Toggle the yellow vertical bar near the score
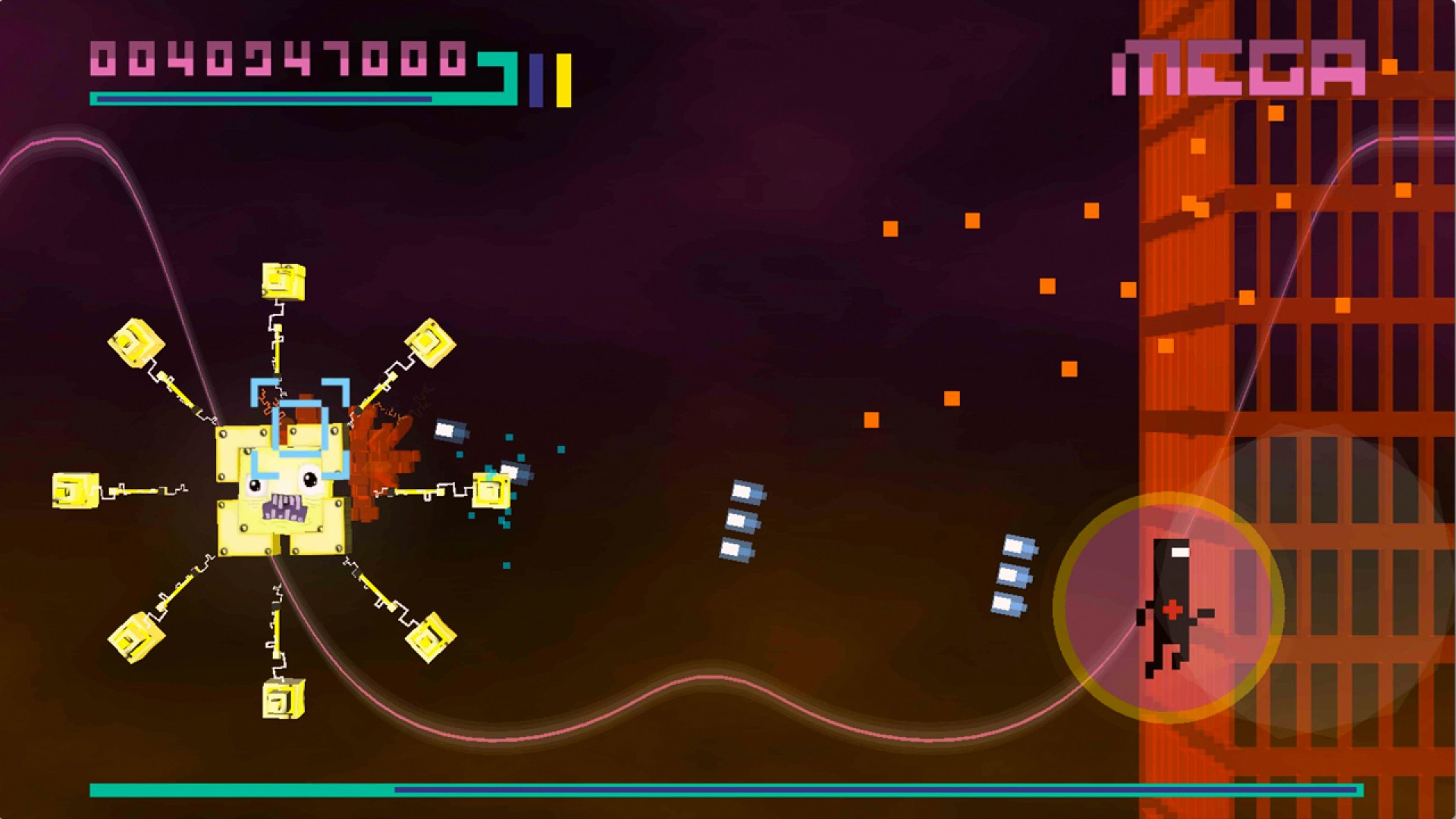The image size is (1456, 819). pyautogui.click(x=562, y=78)
